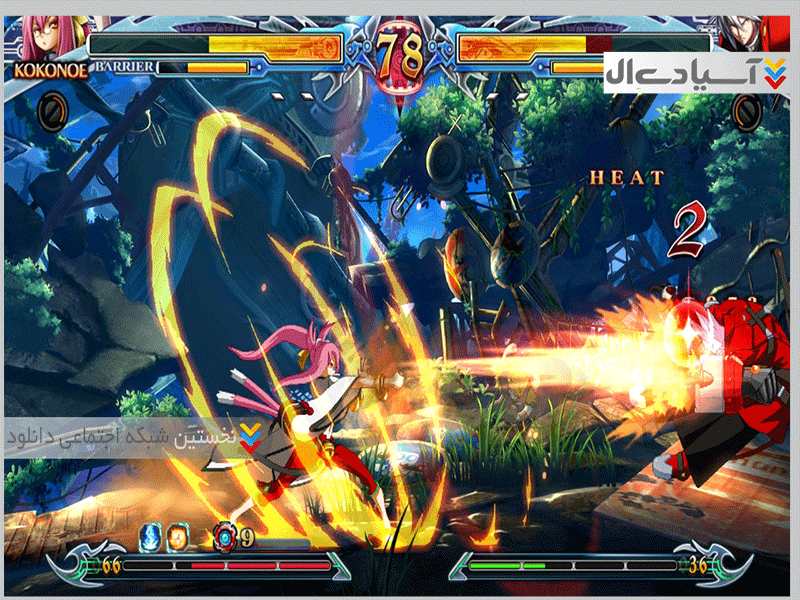Click the red graviton gear icon
800x600 pixels.
(x=226, y=538)
